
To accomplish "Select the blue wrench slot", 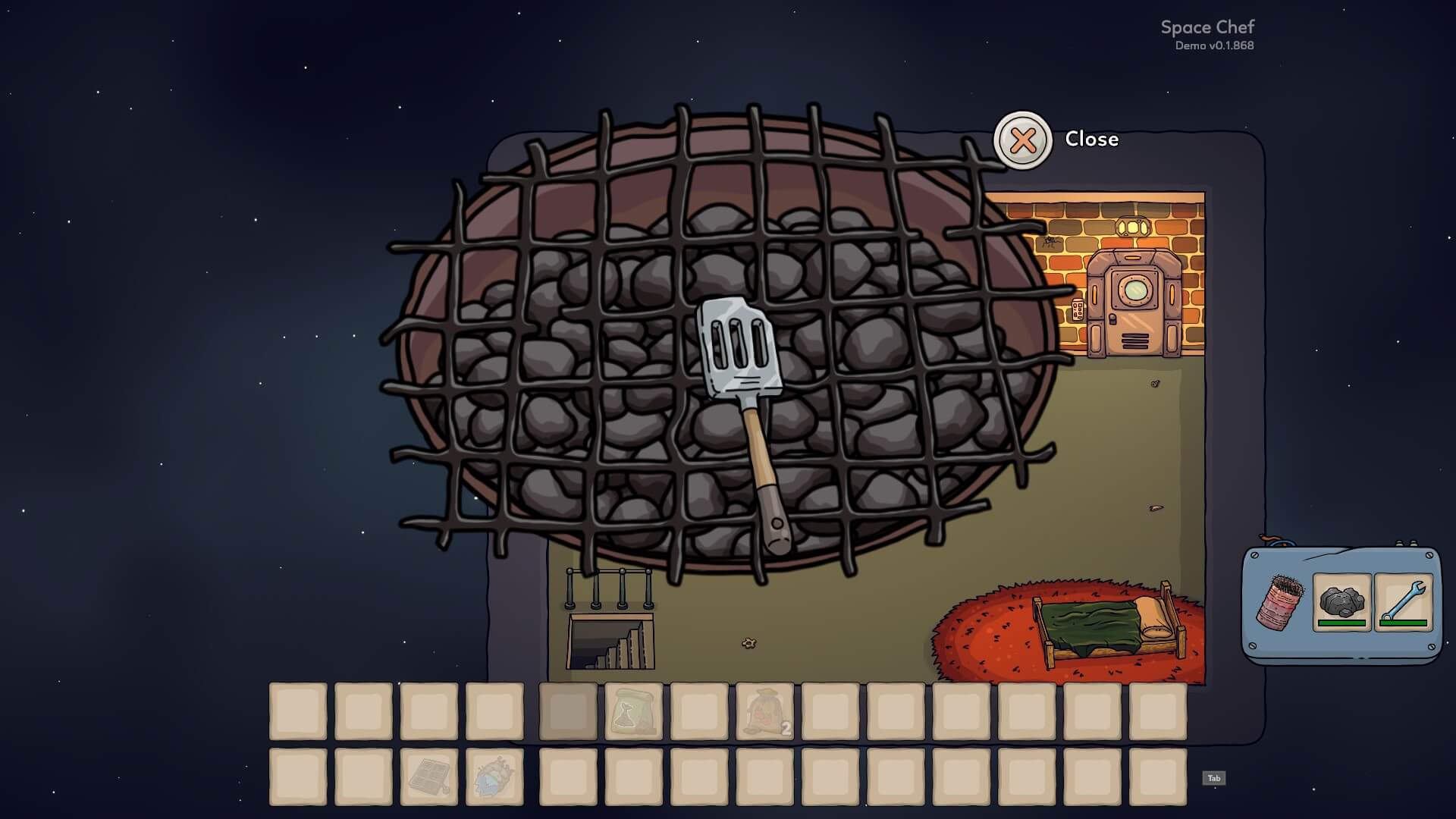I will [x=1403, y=602].
